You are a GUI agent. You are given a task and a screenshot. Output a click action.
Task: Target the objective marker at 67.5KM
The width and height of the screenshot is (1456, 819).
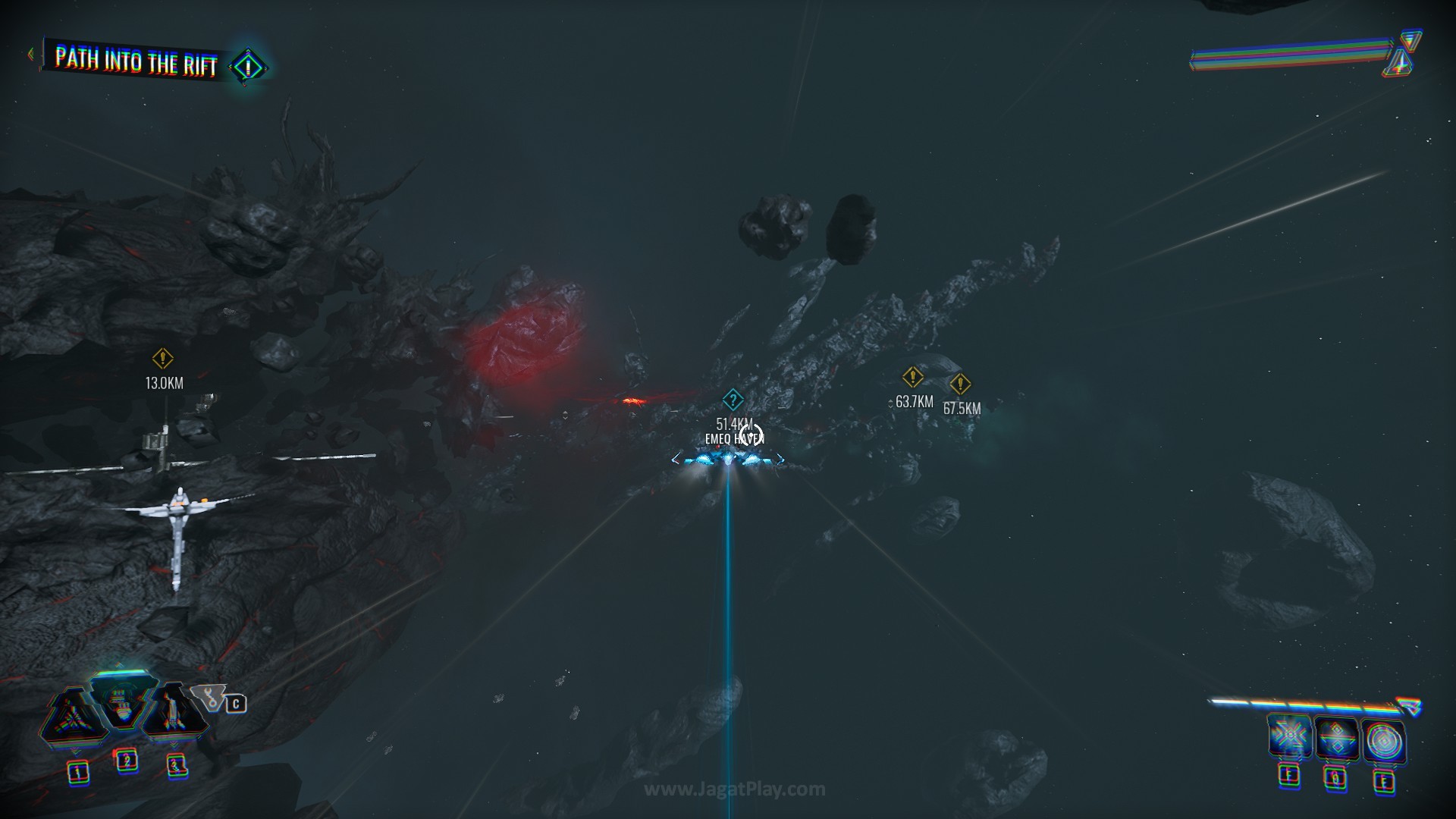[x=960, y=384]
